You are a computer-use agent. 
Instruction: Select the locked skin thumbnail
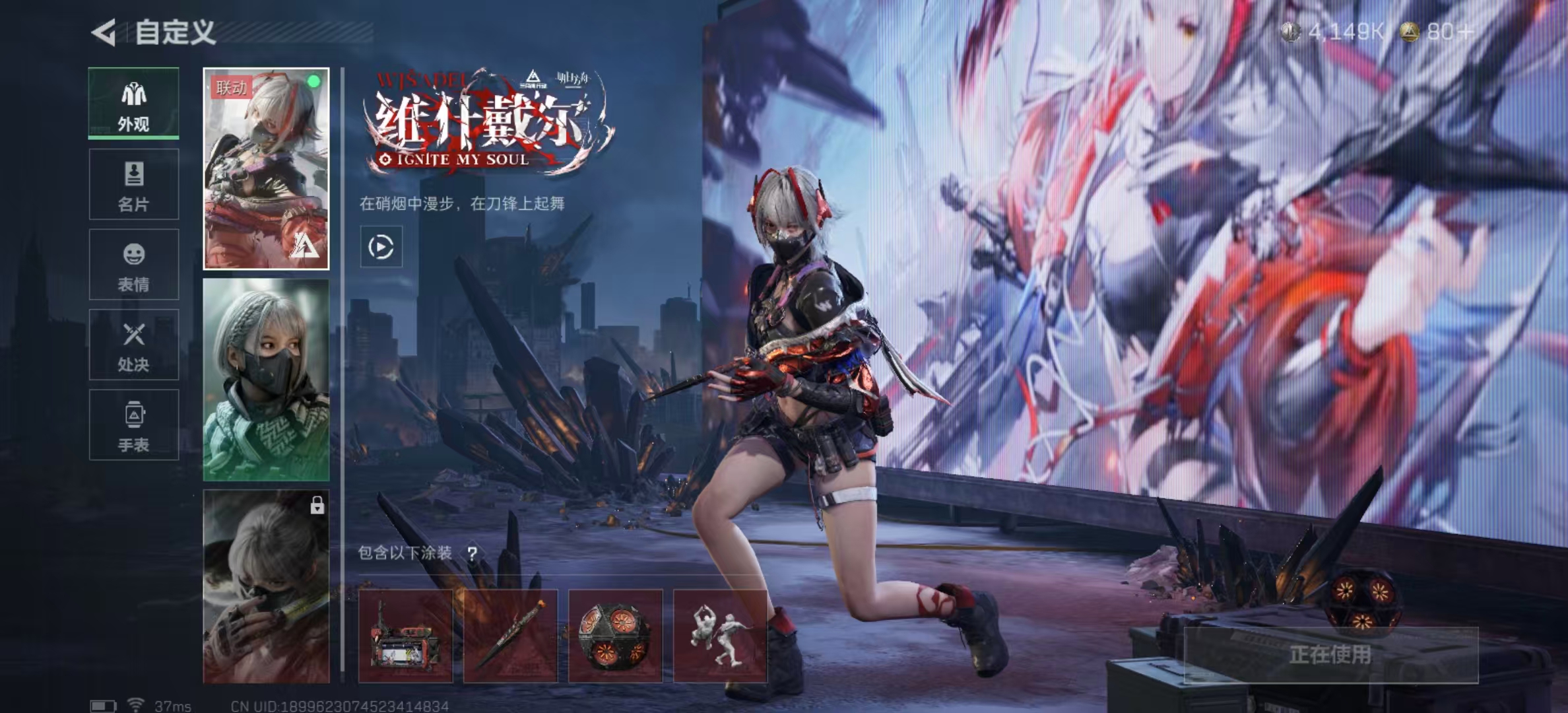click(x=266, y=586)
